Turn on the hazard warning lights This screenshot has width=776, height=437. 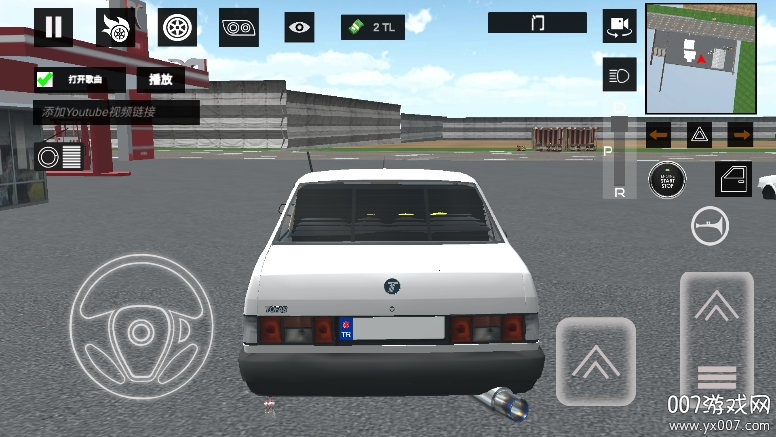[699, 134]
